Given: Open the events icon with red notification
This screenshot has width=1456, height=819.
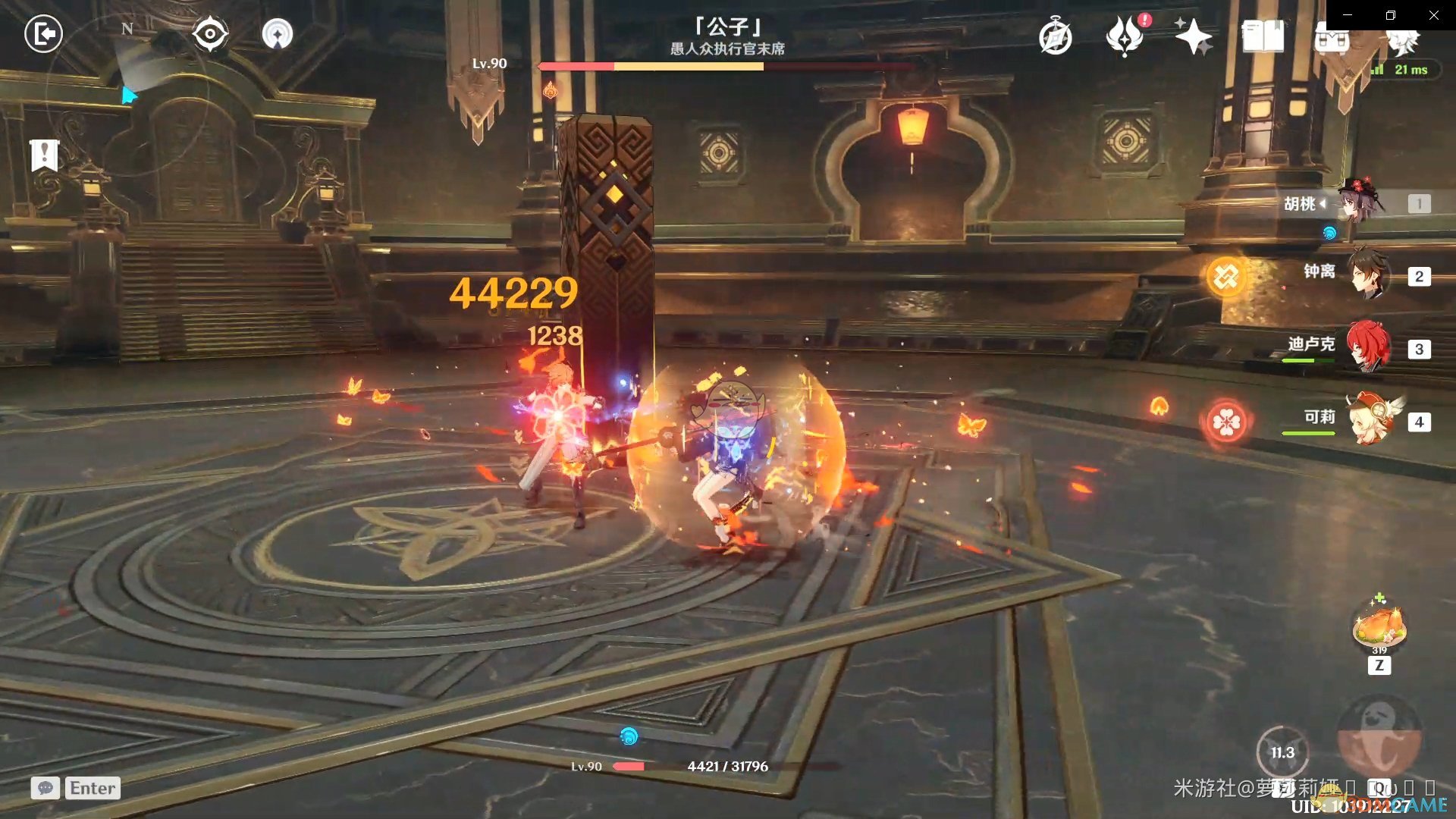Looking at the screenshot, I should click(x=1125, y=36).
